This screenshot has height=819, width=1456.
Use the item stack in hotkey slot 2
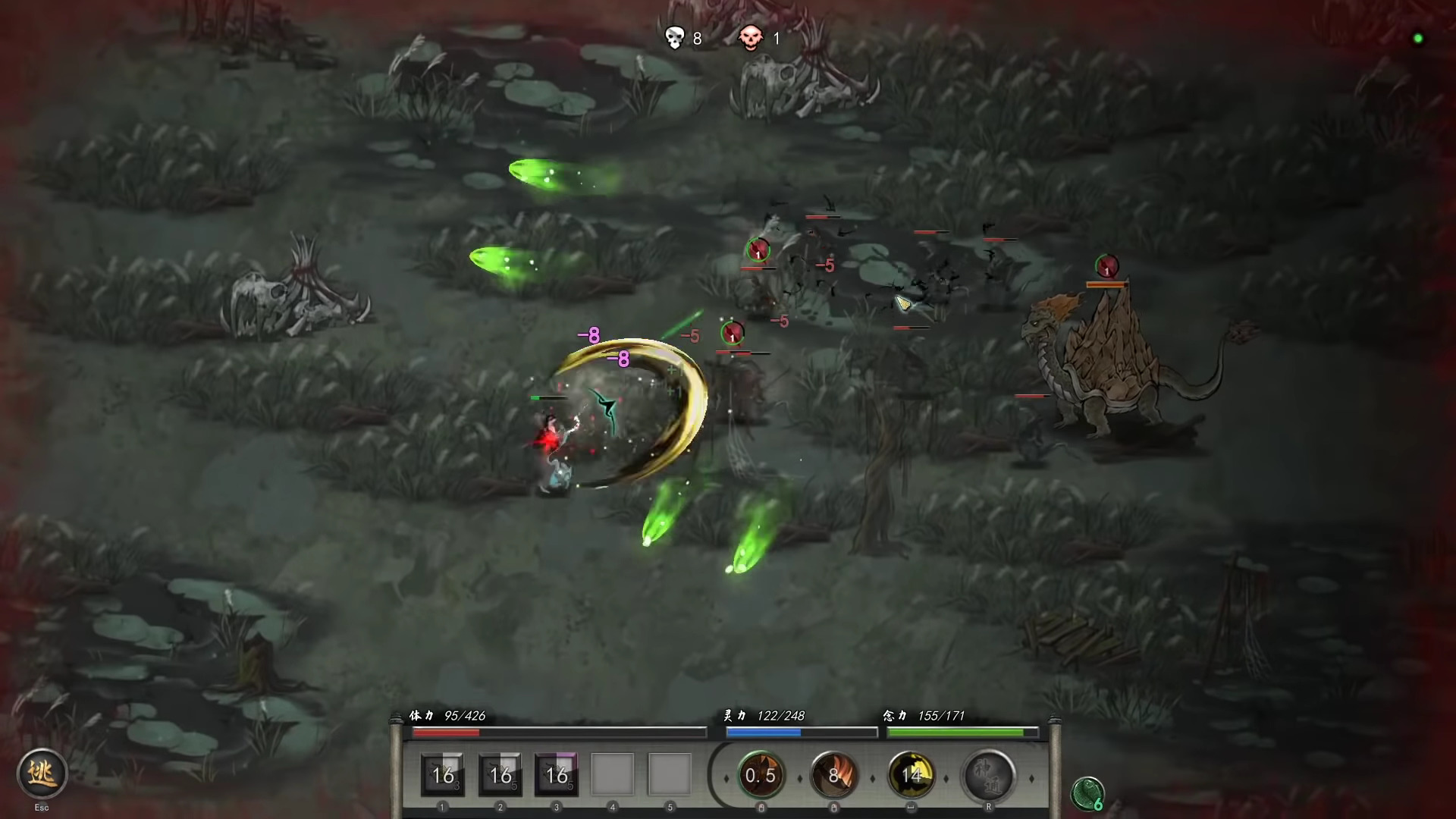pos(500,775)
